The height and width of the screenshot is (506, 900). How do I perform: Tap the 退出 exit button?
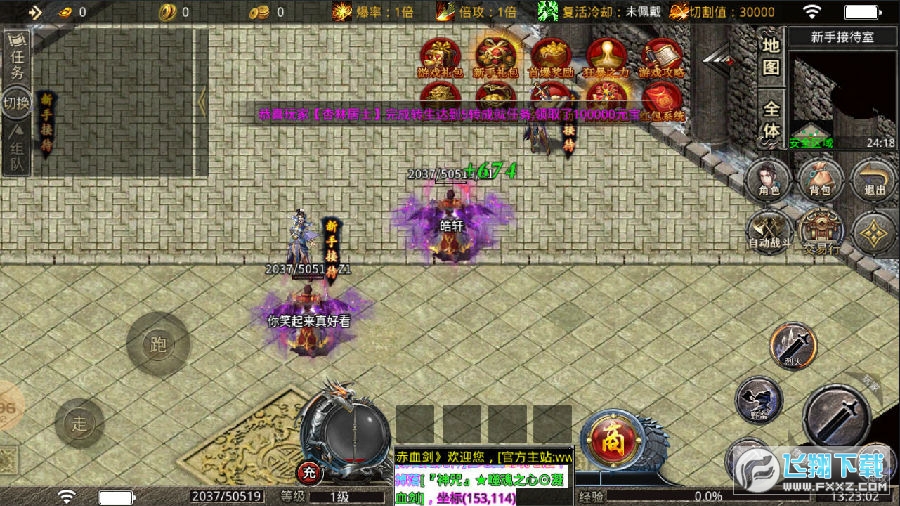click(874, 182)
